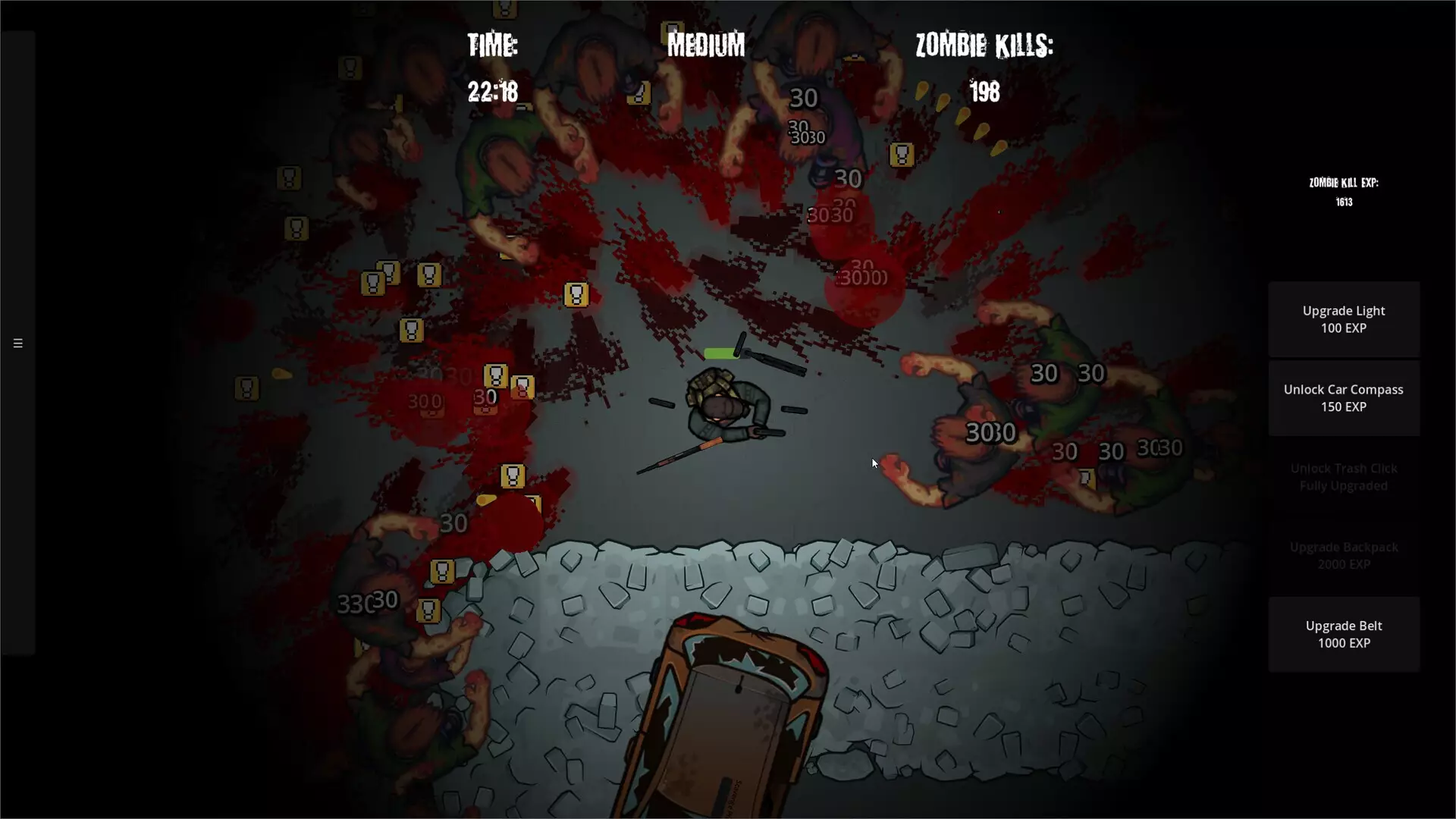1456x819 pixels.
Task: Open the hamburger menu on the left sidebar
Action: pos(17,343)
